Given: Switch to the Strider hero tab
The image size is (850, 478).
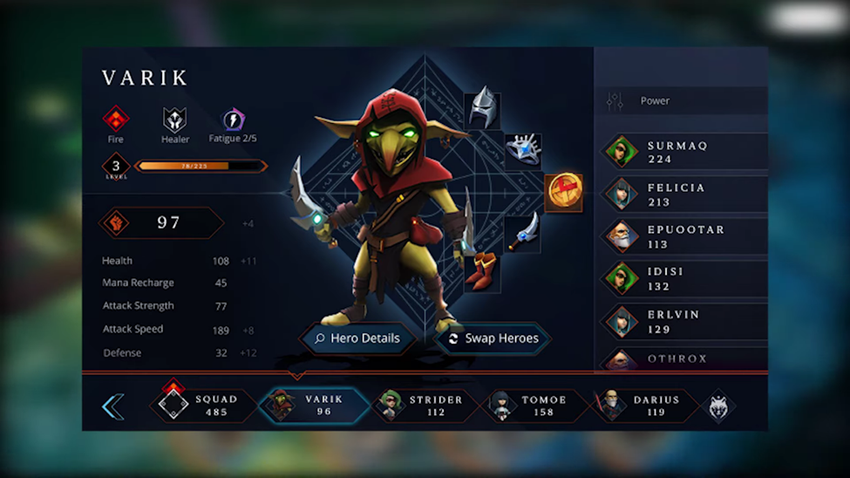Looking at the screenshot, I should 421,405.
